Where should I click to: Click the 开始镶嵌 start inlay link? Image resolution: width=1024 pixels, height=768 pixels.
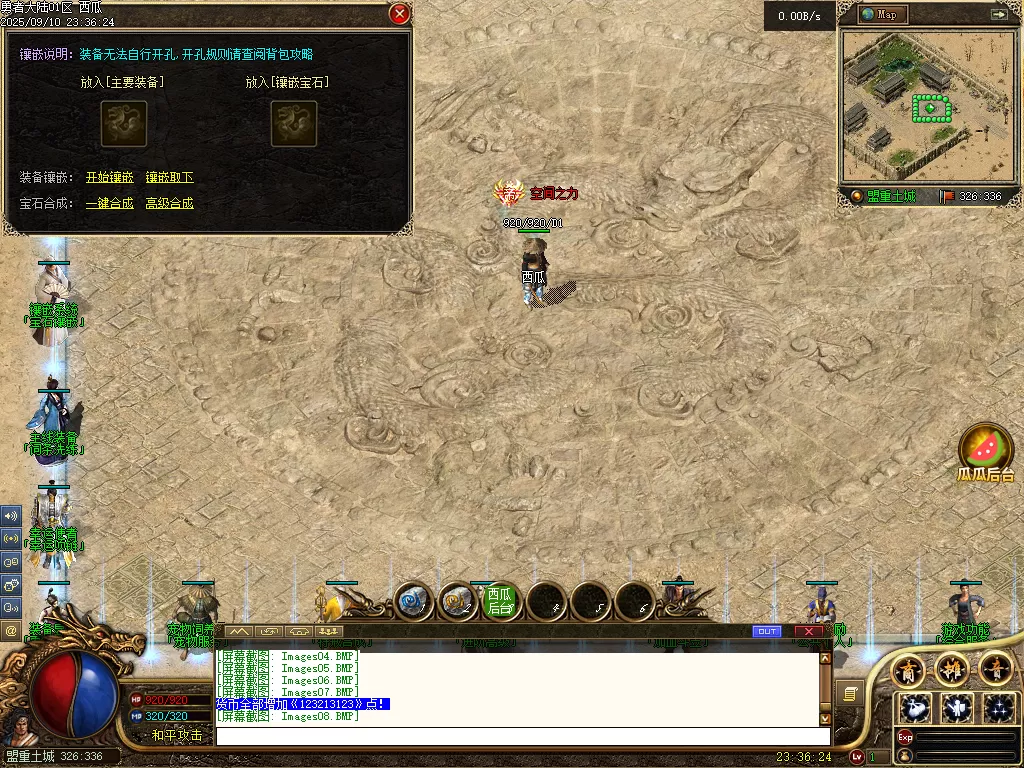[109, 177]
